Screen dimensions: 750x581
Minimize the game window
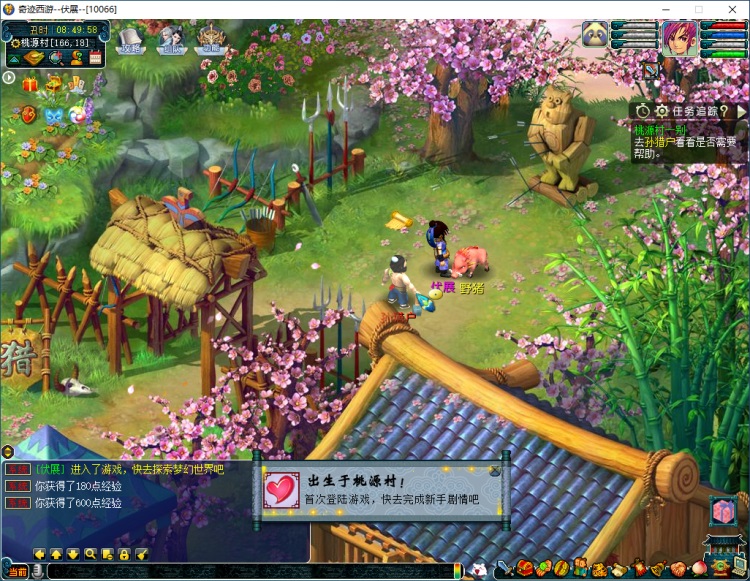tap(663, 9)
